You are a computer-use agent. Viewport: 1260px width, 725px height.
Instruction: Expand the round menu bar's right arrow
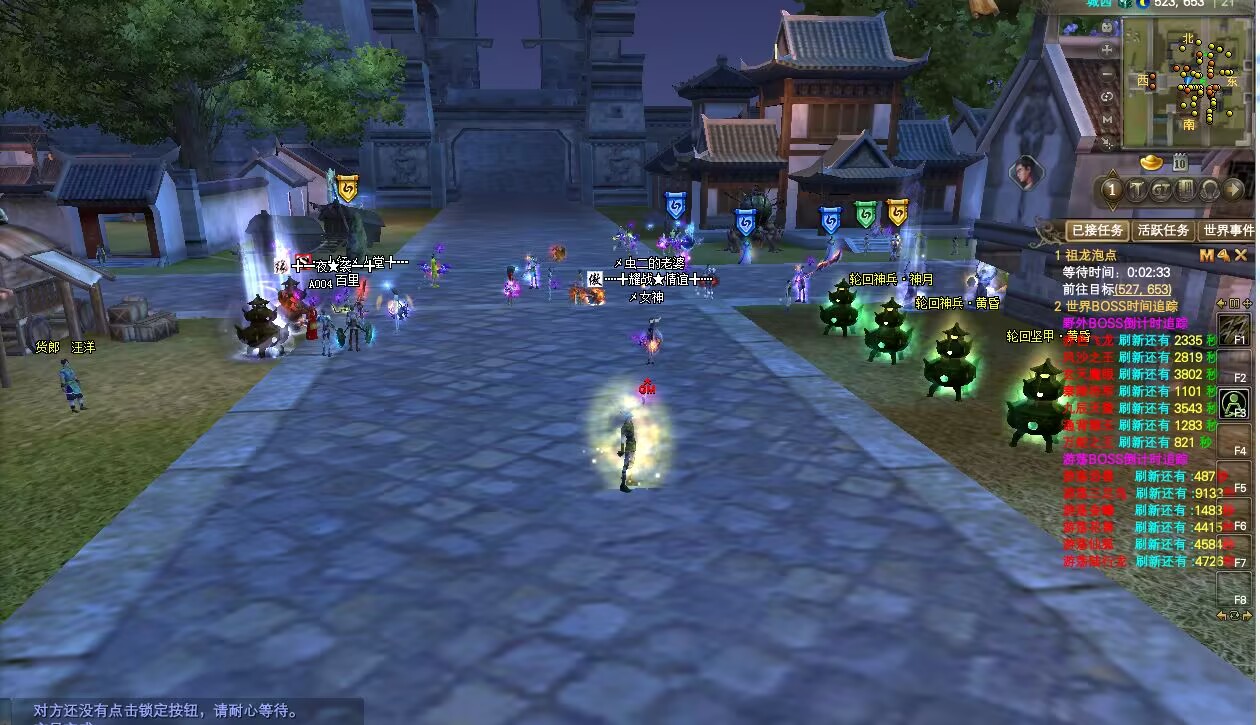point(1234,190)
